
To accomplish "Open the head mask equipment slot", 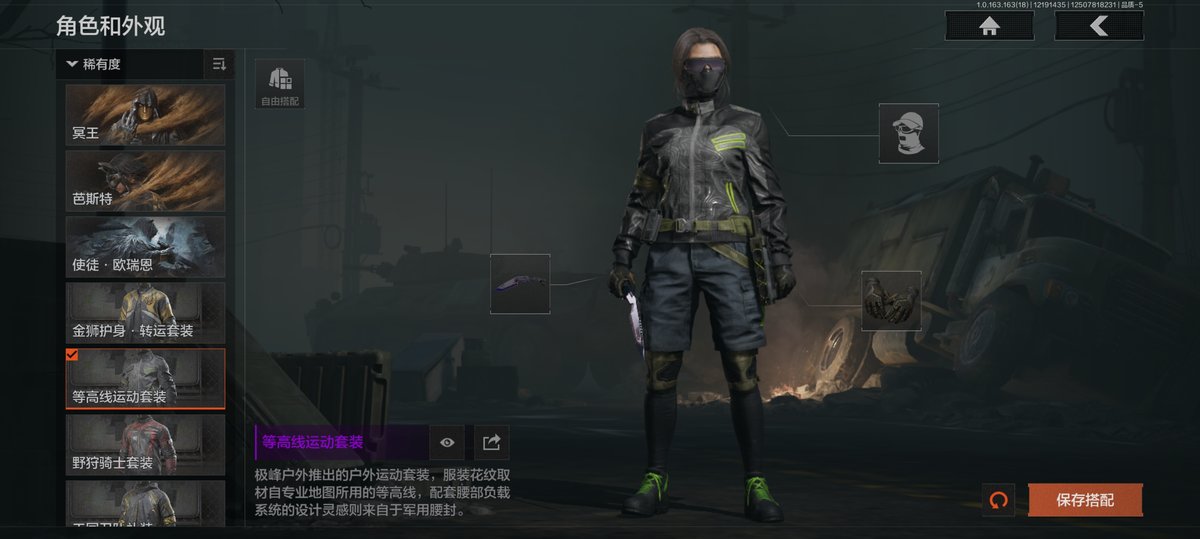I will (x=908, y=133).
